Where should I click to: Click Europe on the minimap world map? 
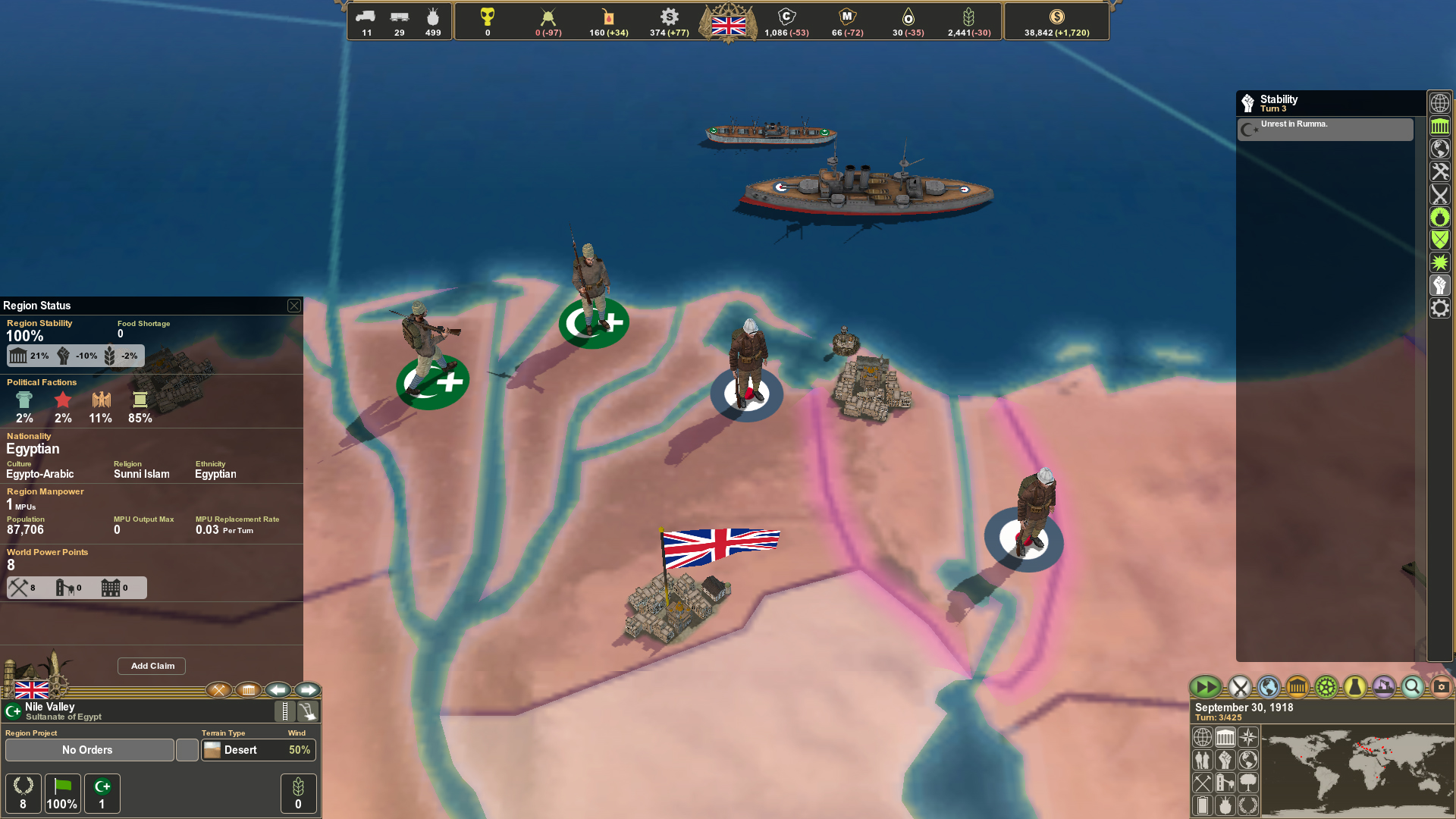1365,744
